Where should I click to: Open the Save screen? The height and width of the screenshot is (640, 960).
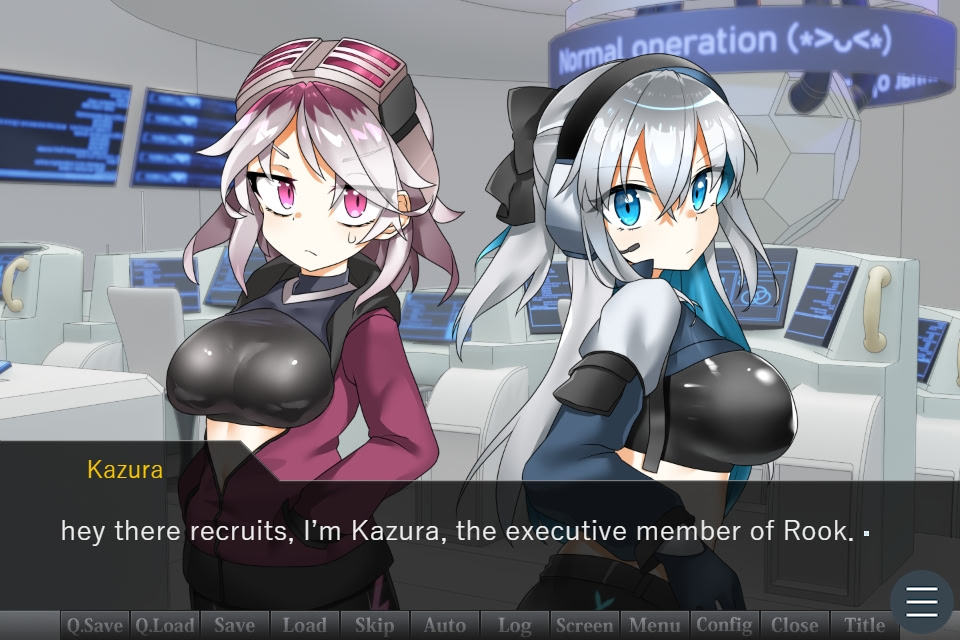(x=235, y=626)
